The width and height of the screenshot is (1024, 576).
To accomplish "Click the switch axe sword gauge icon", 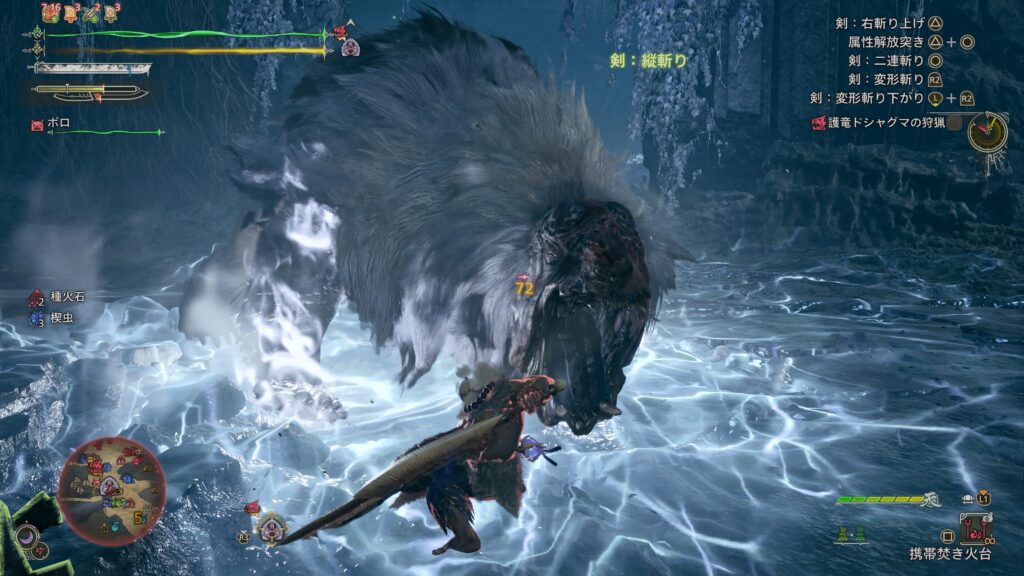I will tap(90, 93).
